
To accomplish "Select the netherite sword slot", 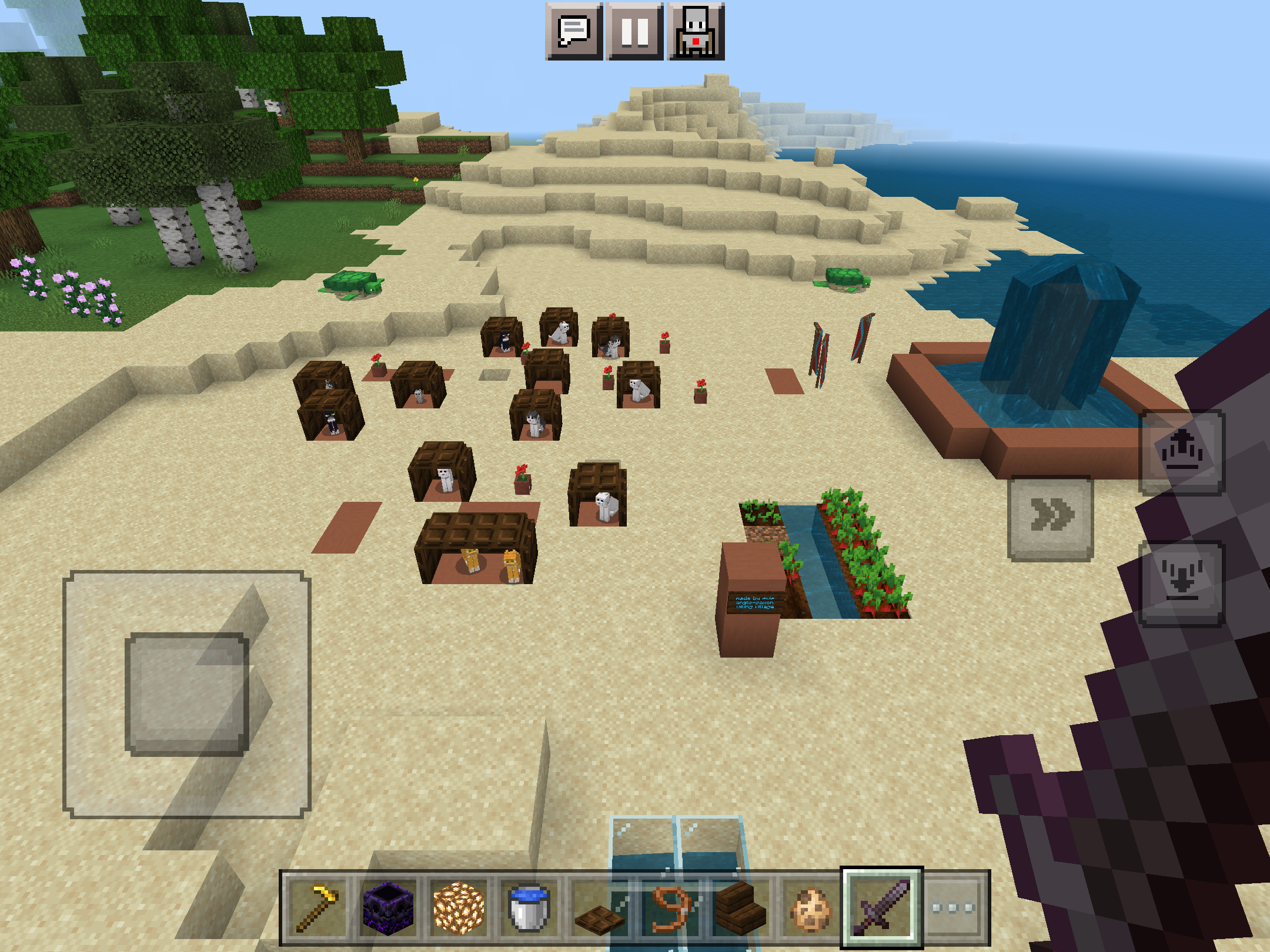I will point(881,908).
